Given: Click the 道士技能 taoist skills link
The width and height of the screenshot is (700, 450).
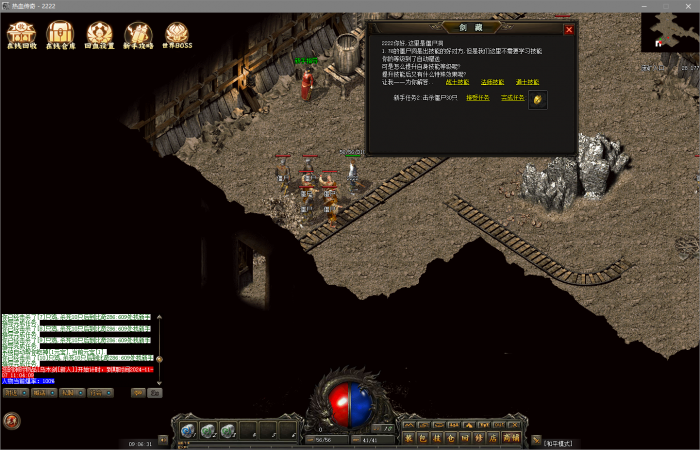Looking at the screenshot, I should pos(527,82).
